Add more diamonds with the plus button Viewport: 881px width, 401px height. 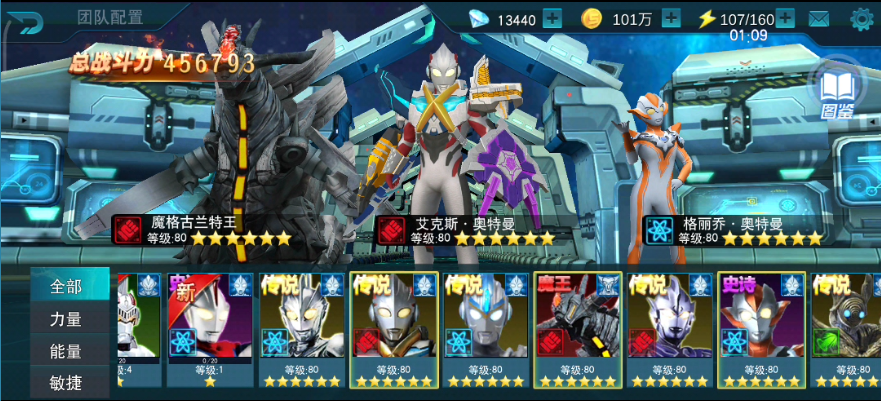point(552,18)
